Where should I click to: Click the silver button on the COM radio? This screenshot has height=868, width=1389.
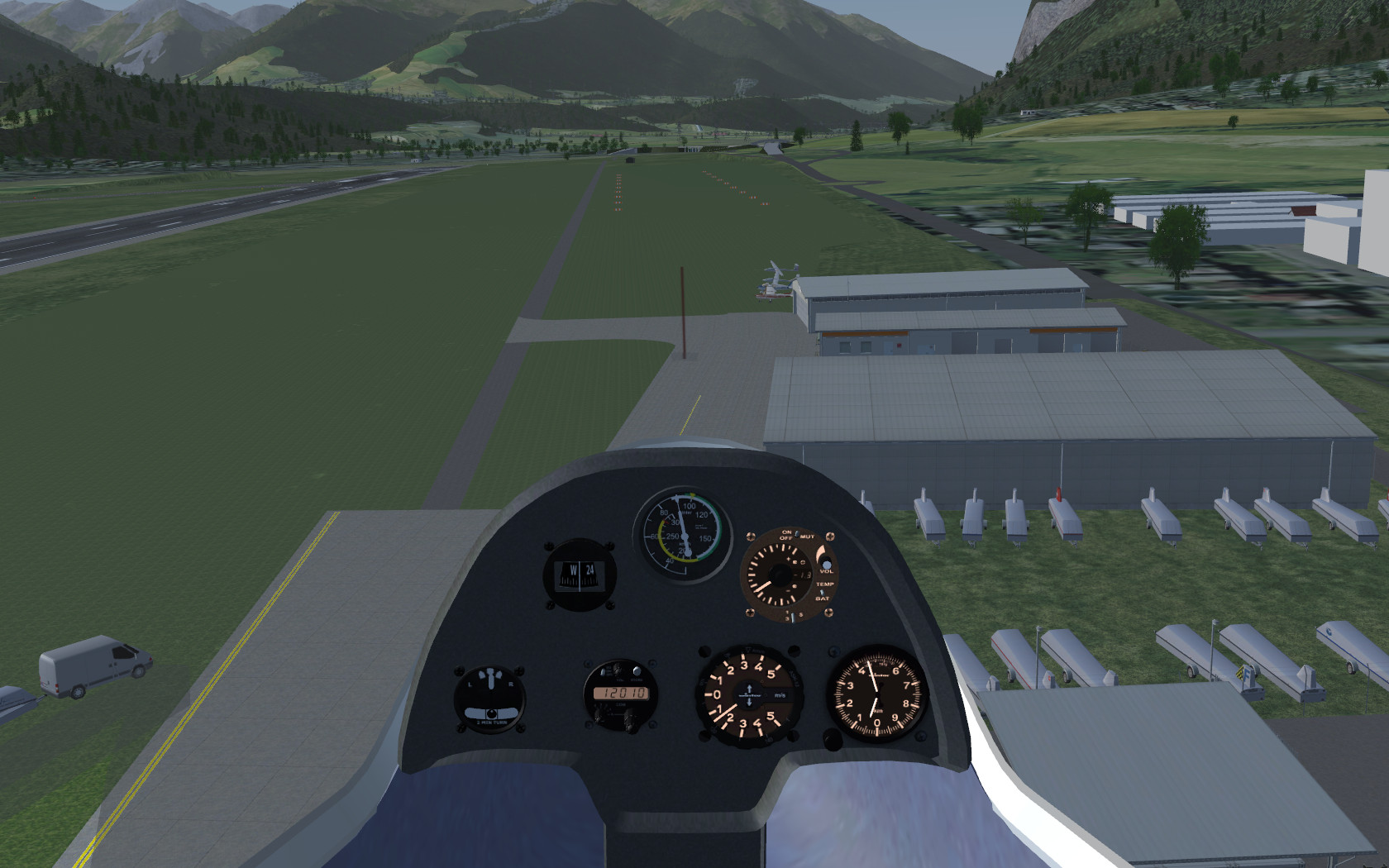[x=636, y=671]
